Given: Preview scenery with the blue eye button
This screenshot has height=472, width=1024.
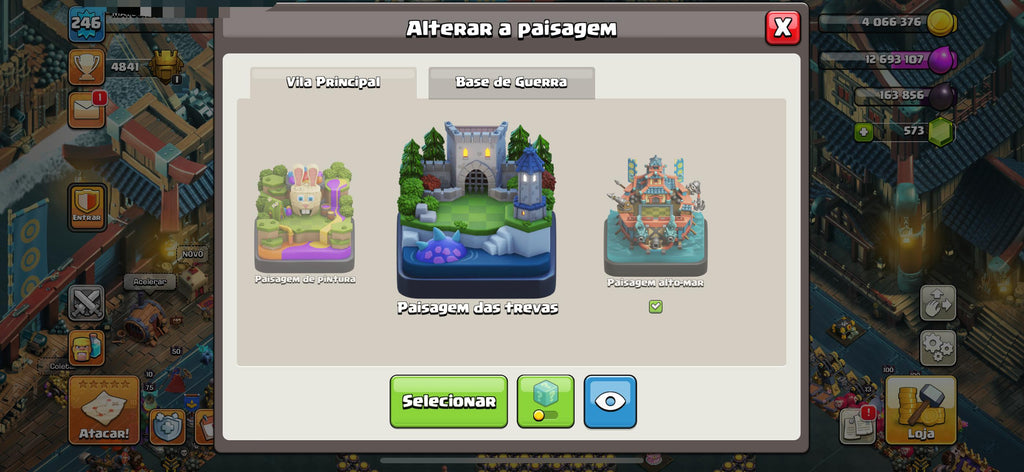Looking at the screenshot, I should [610, 401].
